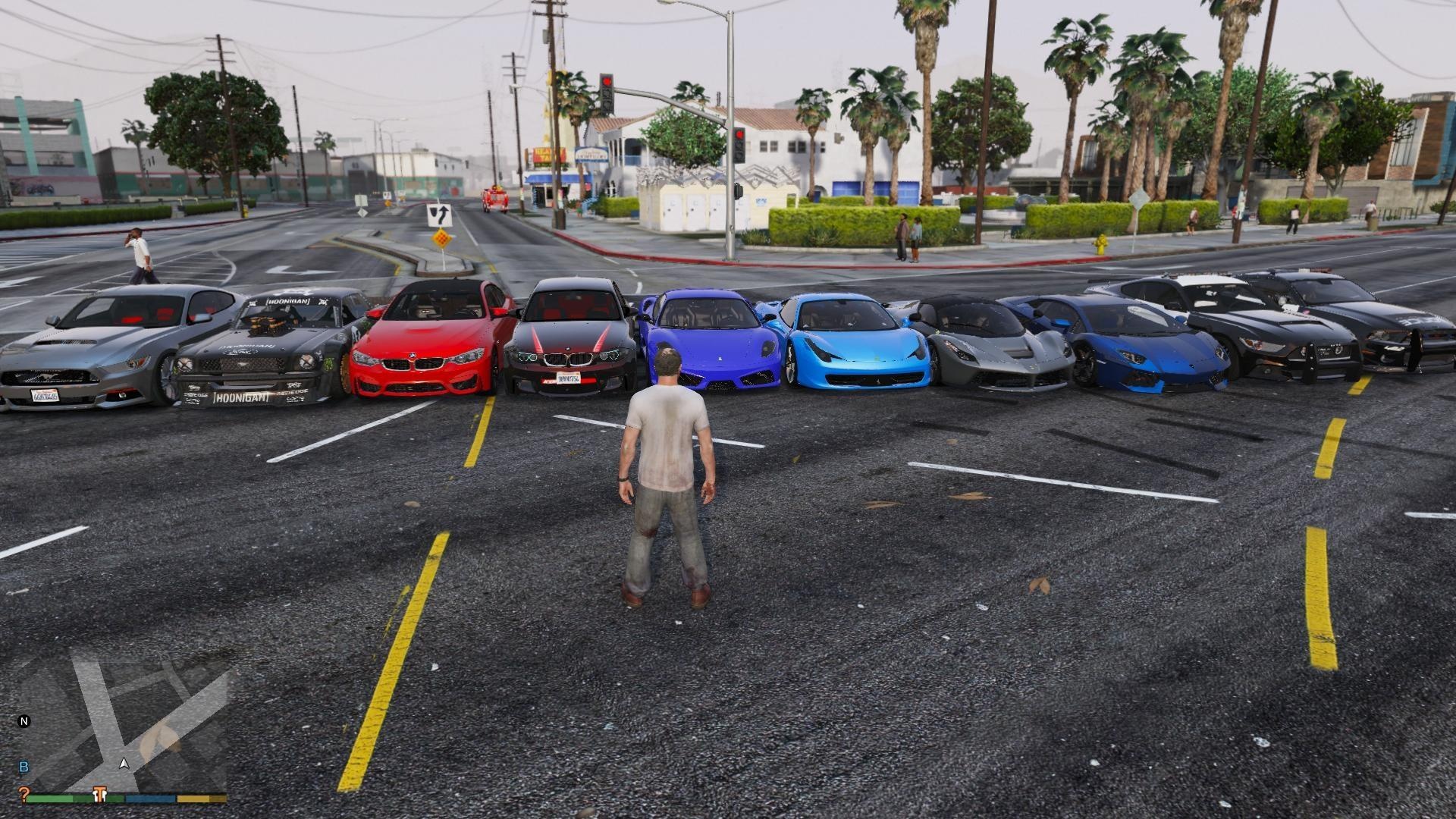Click the orange T blip on the minimap
This screenshot has width=1456, height=819.
pos(99,794)
